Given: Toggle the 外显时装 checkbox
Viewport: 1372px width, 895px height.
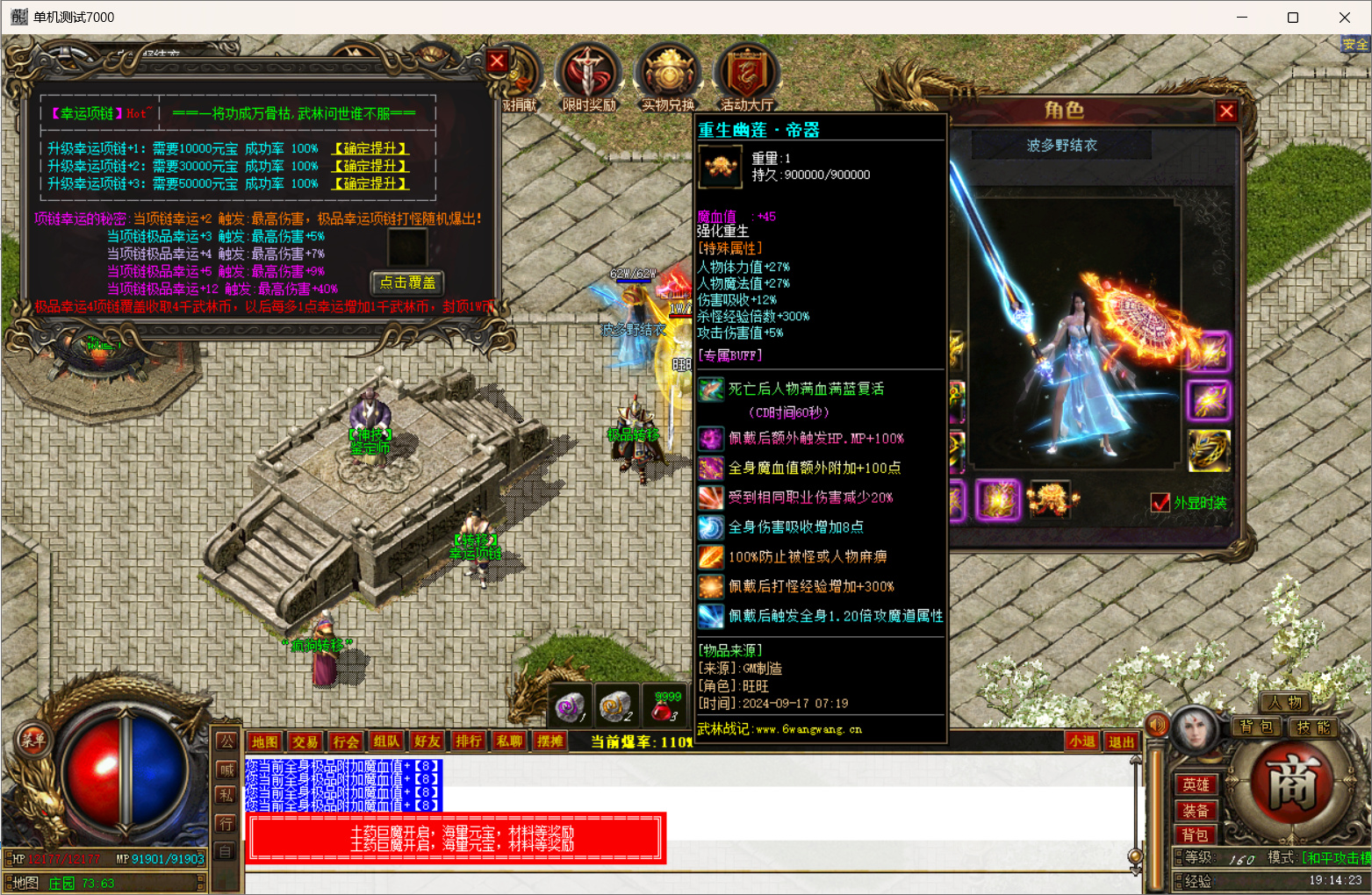Looking at the screenshot, I should pos(1160,503).
